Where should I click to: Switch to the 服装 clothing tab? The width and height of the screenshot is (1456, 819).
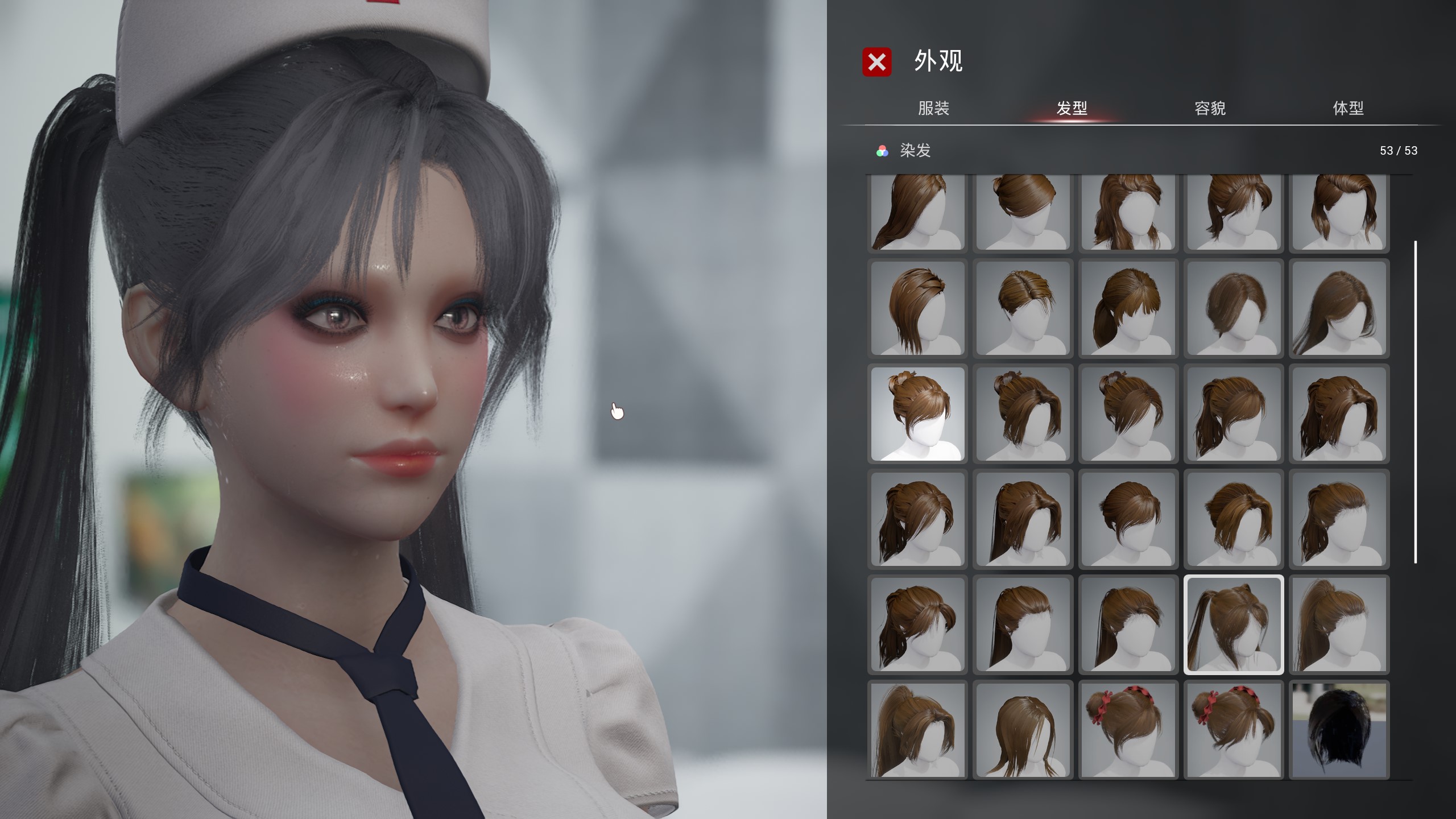(x=933, y=108)
